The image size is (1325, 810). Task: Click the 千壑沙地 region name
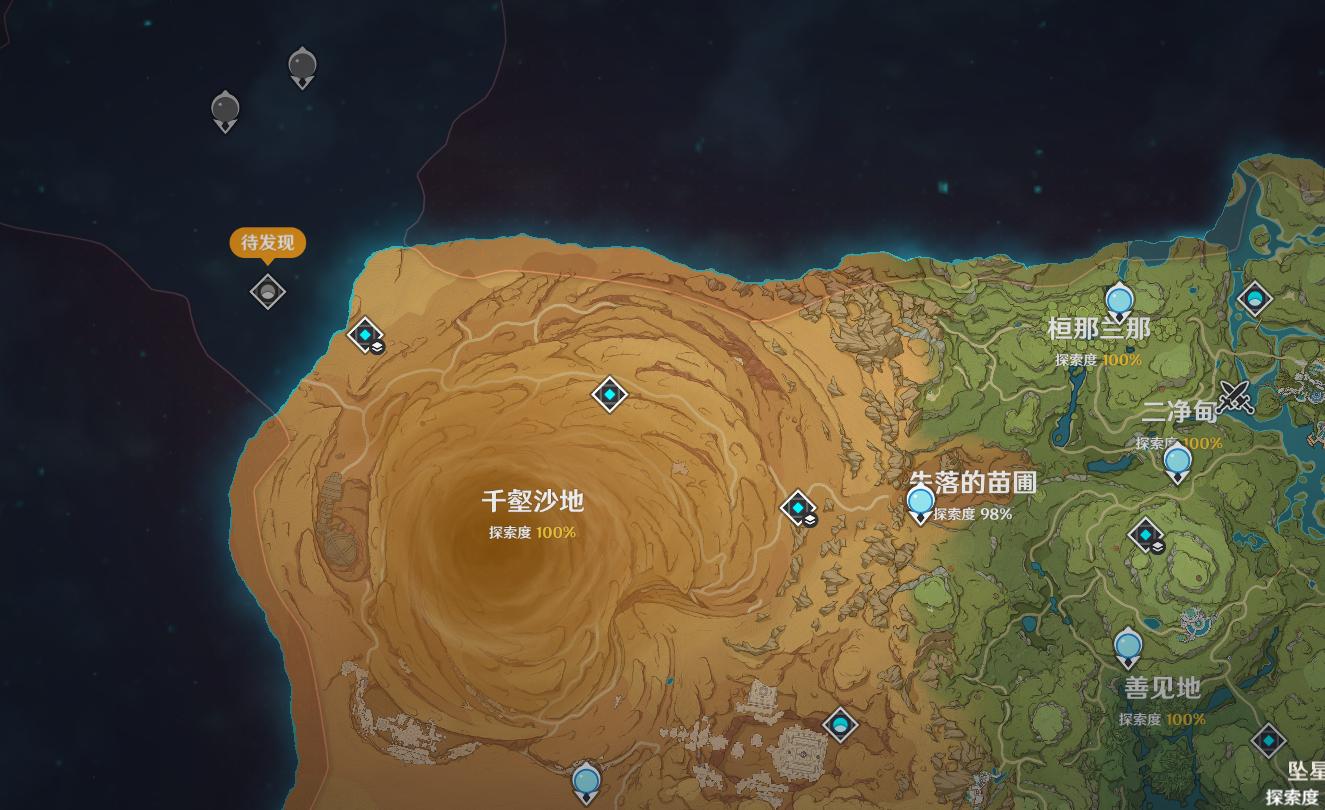click(x=530, y=503)
